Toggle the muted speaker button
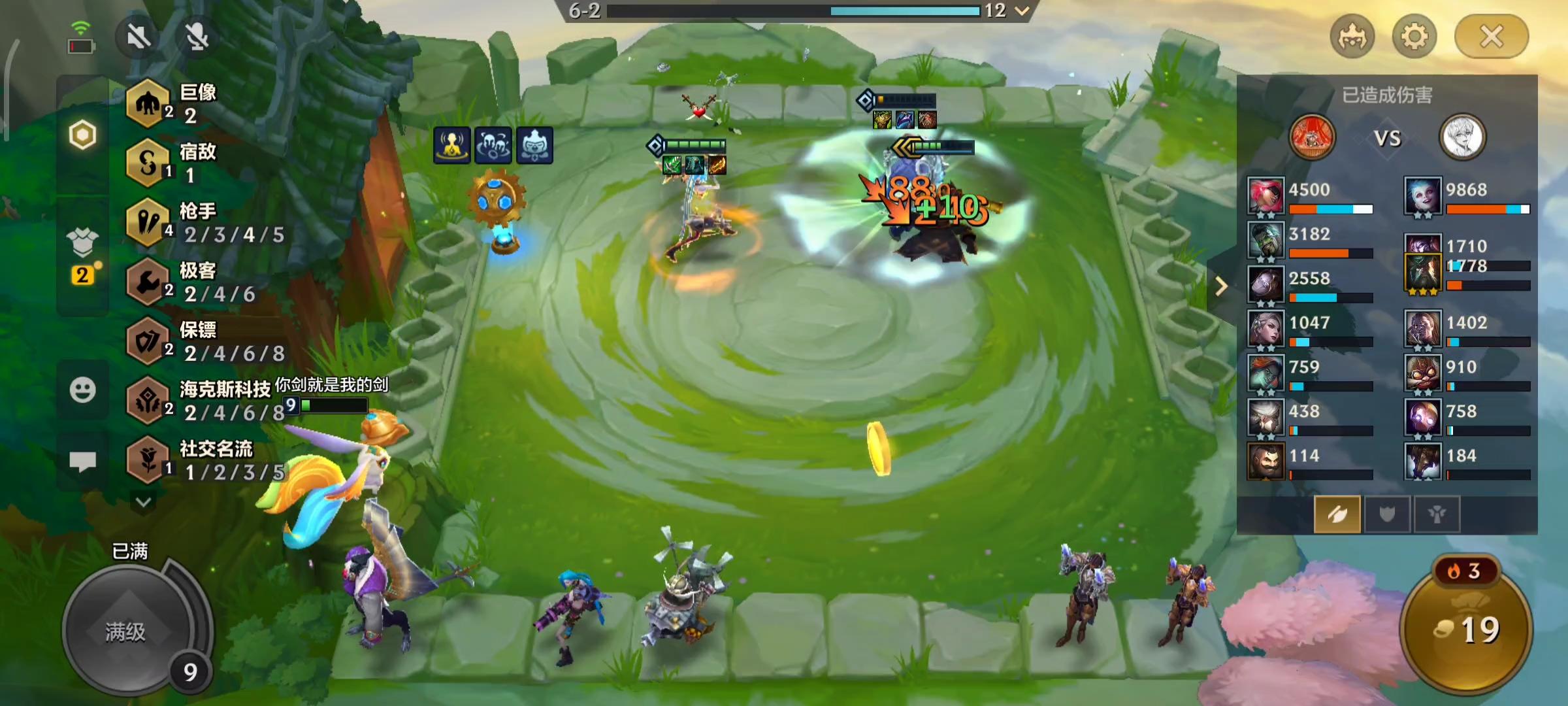 [139, 37]
